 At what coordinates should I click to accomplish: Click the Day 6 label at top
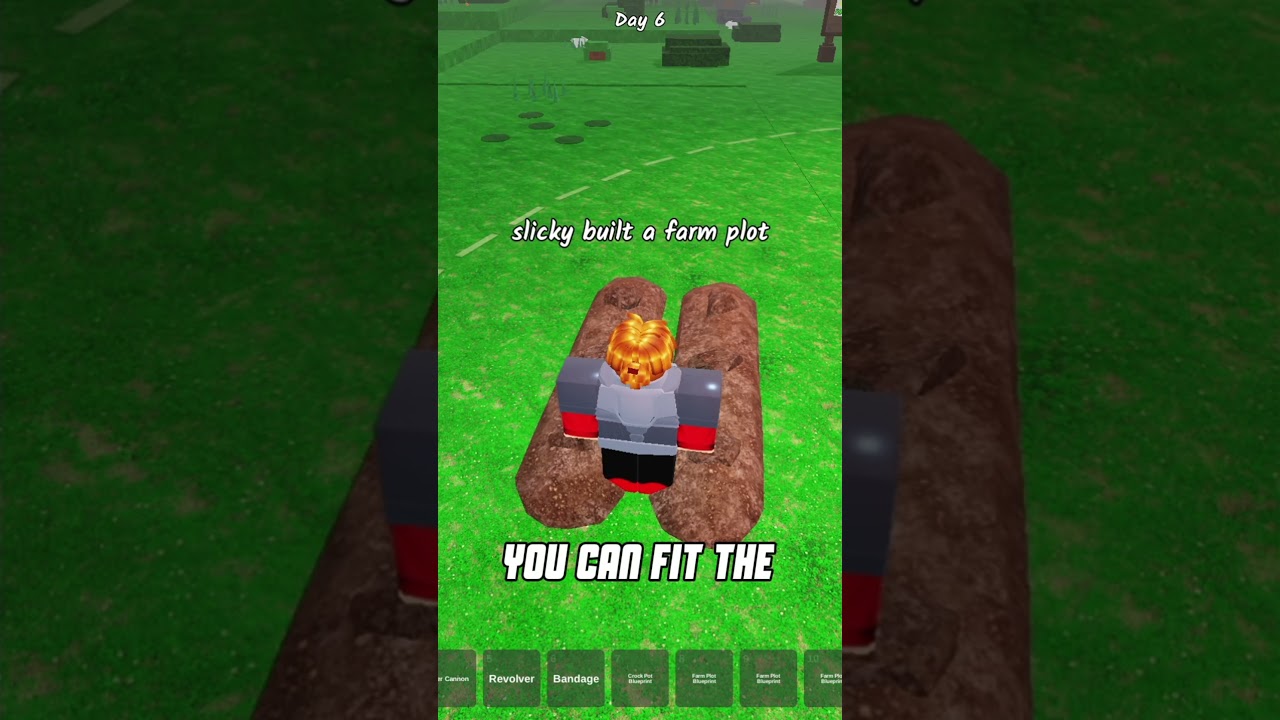point(640,18)
